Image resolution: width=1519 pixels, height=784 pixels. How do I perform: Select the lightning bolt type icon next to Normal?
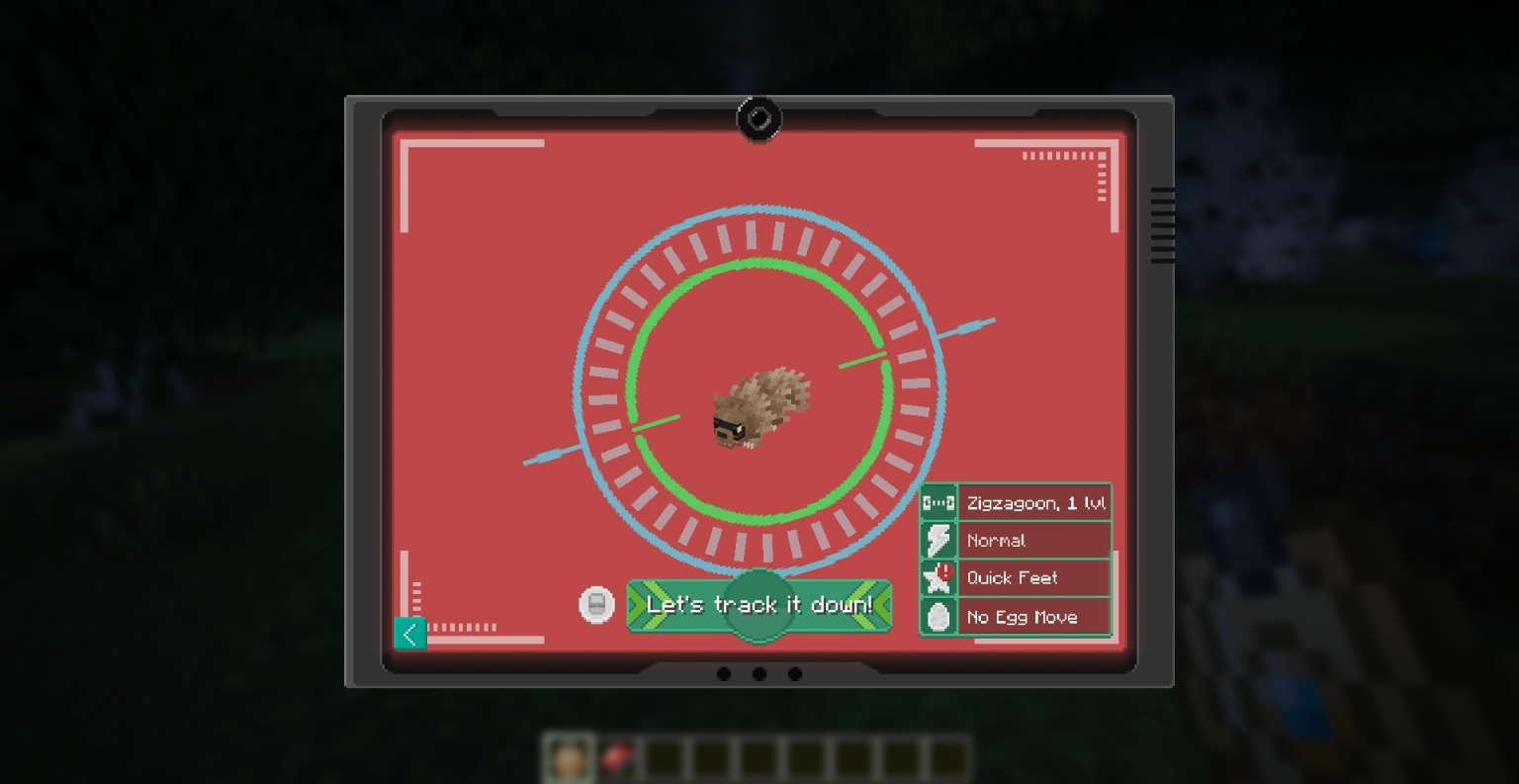(x=938, y=540)
